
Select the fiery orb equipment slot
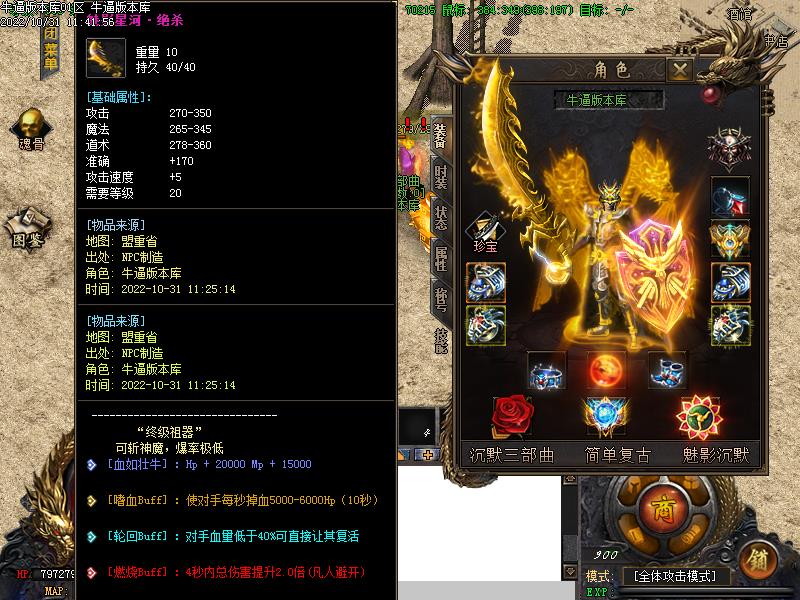pos(606,371)
